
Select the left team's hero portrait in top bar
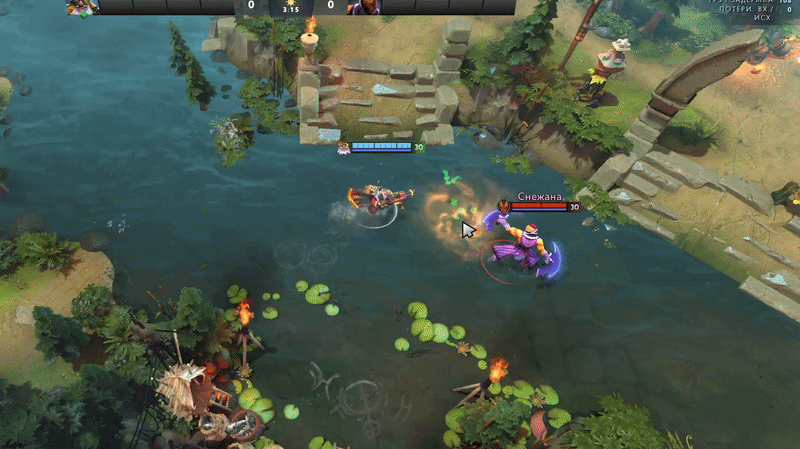coord(83,7)
